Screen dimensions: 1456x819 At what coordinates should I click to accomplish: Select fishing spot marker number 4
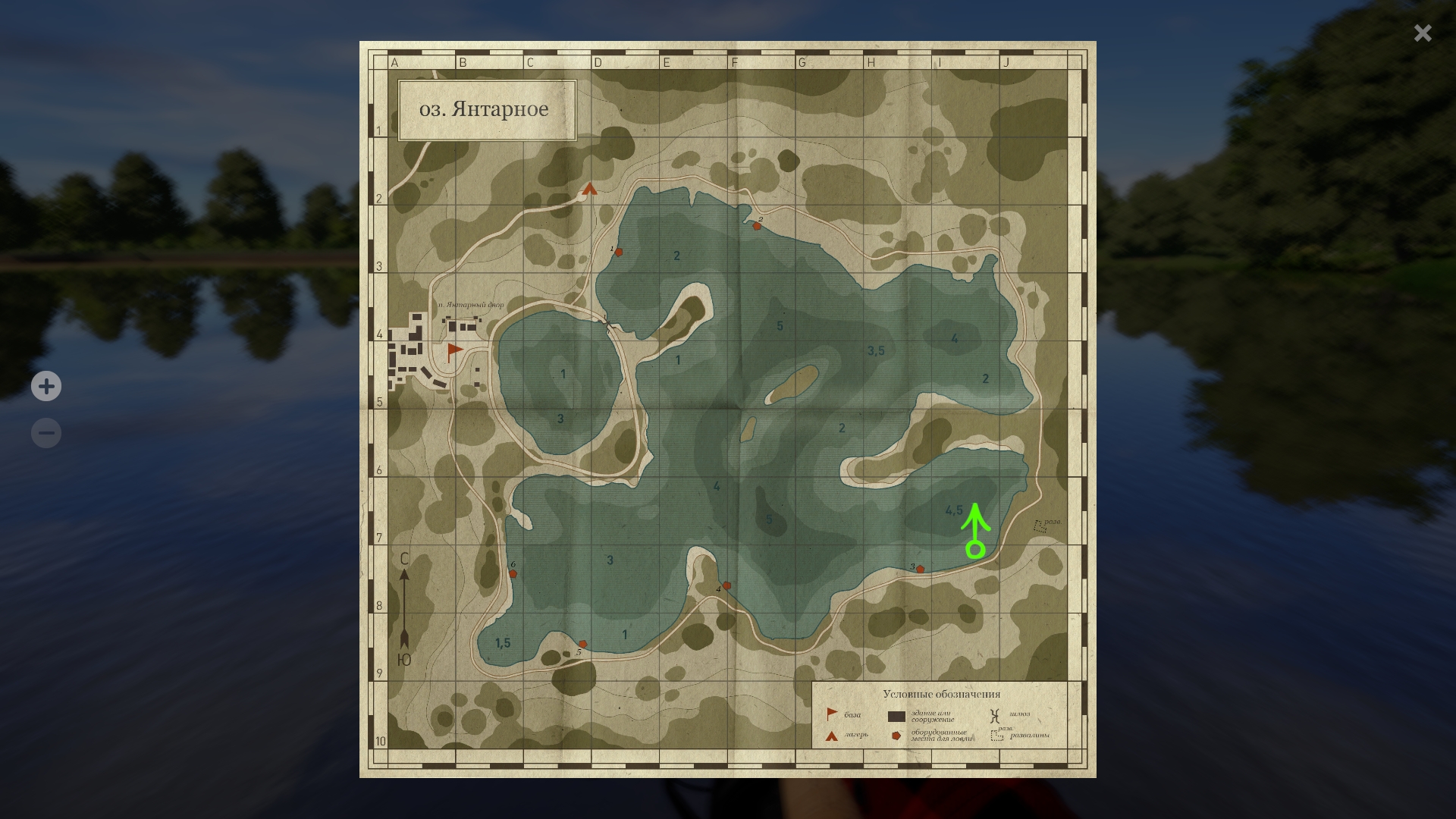[726, 585]
